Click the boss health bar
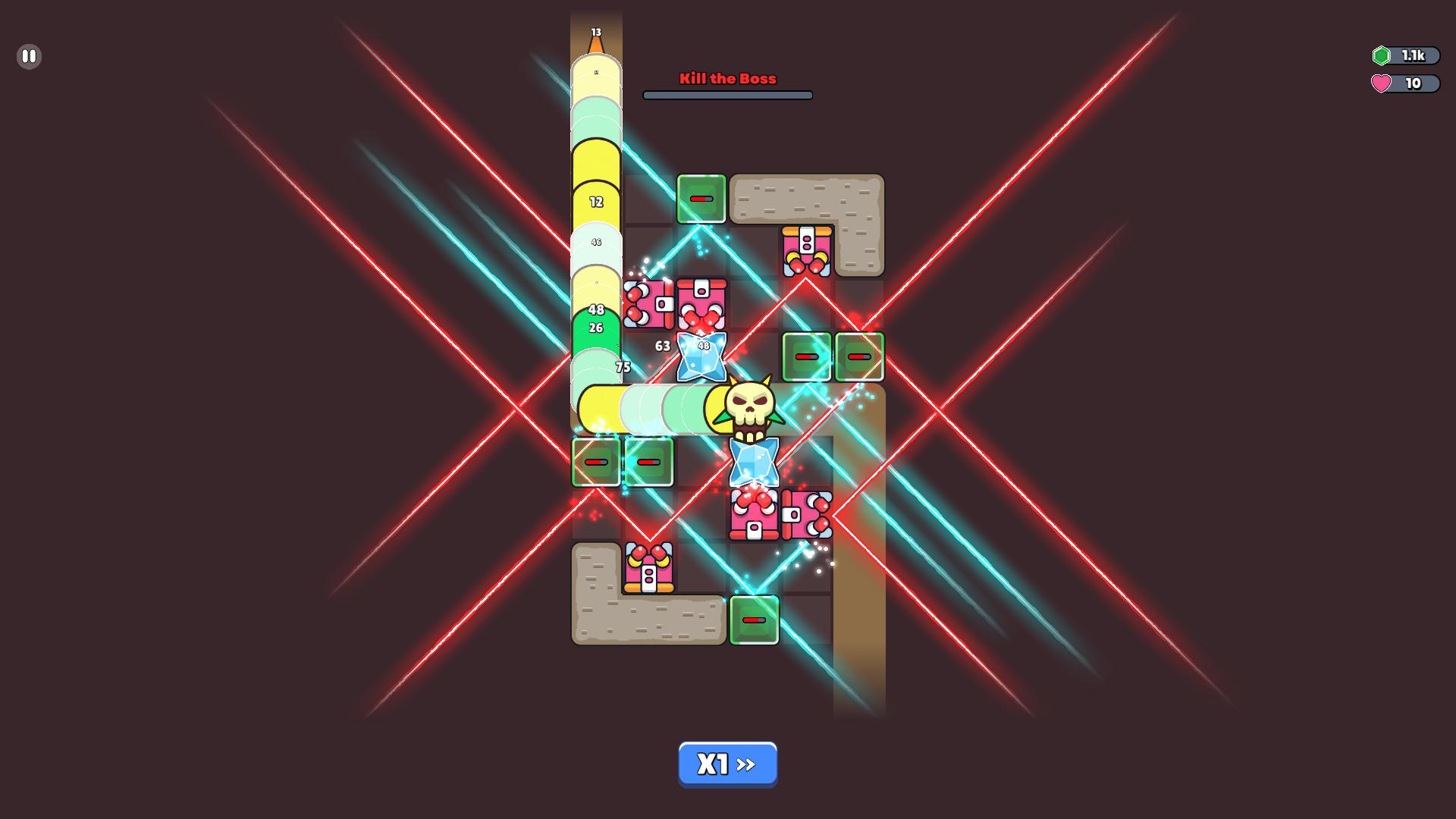Viewport: 1456px width, 819px height. tap(727, 95)
